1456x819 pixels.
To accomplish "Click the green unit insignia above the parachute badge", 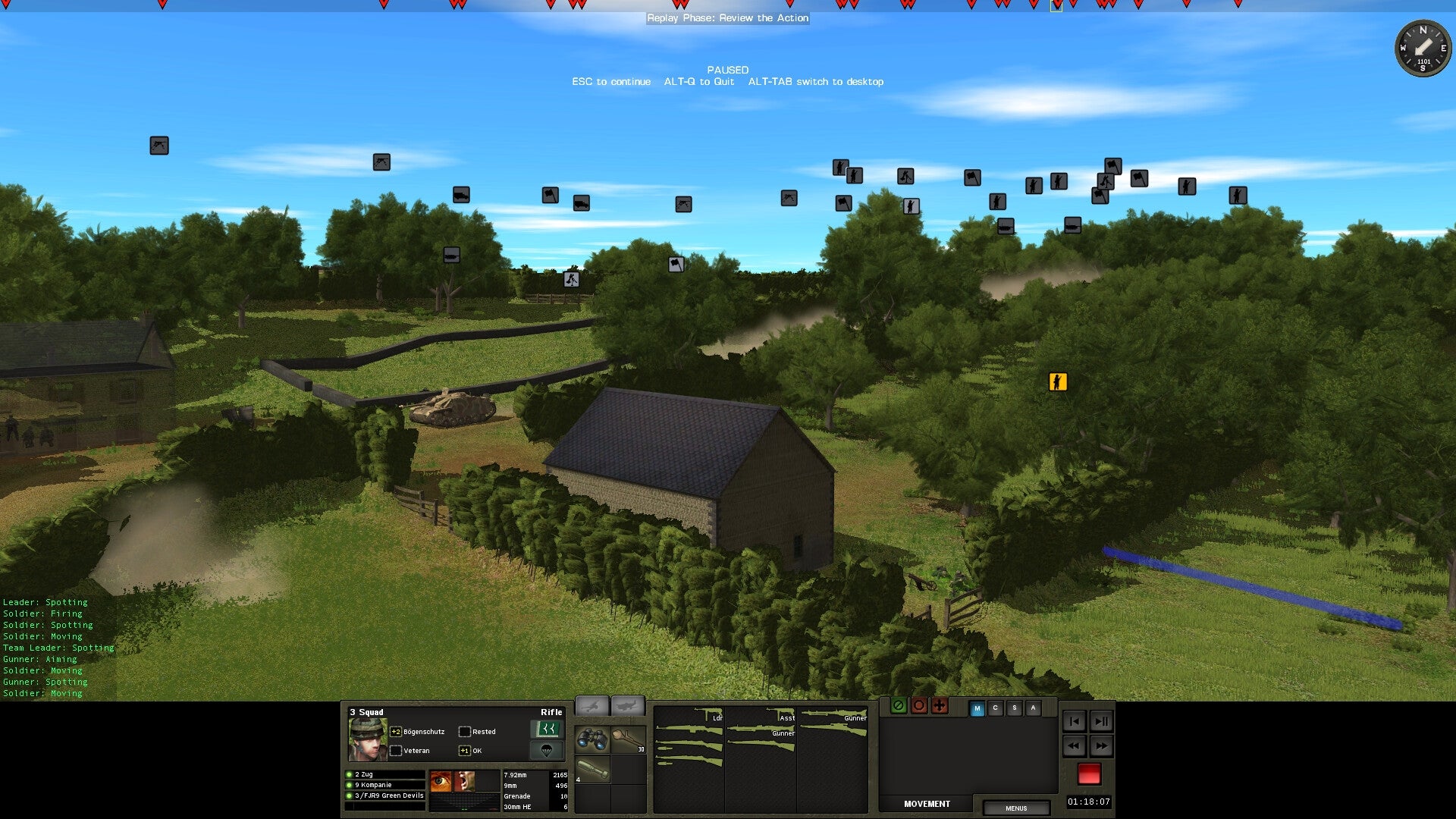I will click(x=548, y=730).
